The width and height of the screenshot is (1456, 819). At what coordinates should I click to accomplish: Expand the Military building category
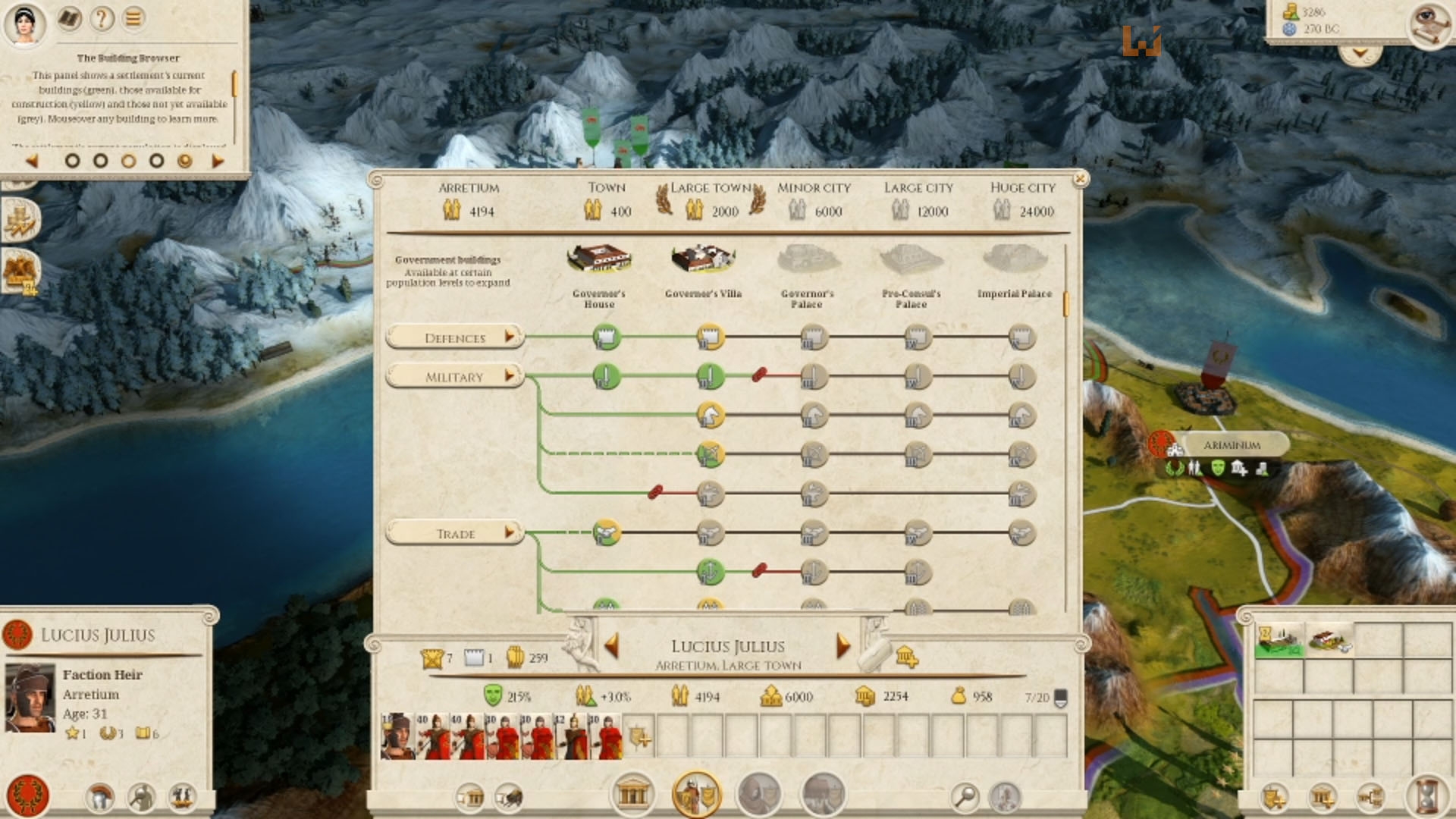(454, 377)
